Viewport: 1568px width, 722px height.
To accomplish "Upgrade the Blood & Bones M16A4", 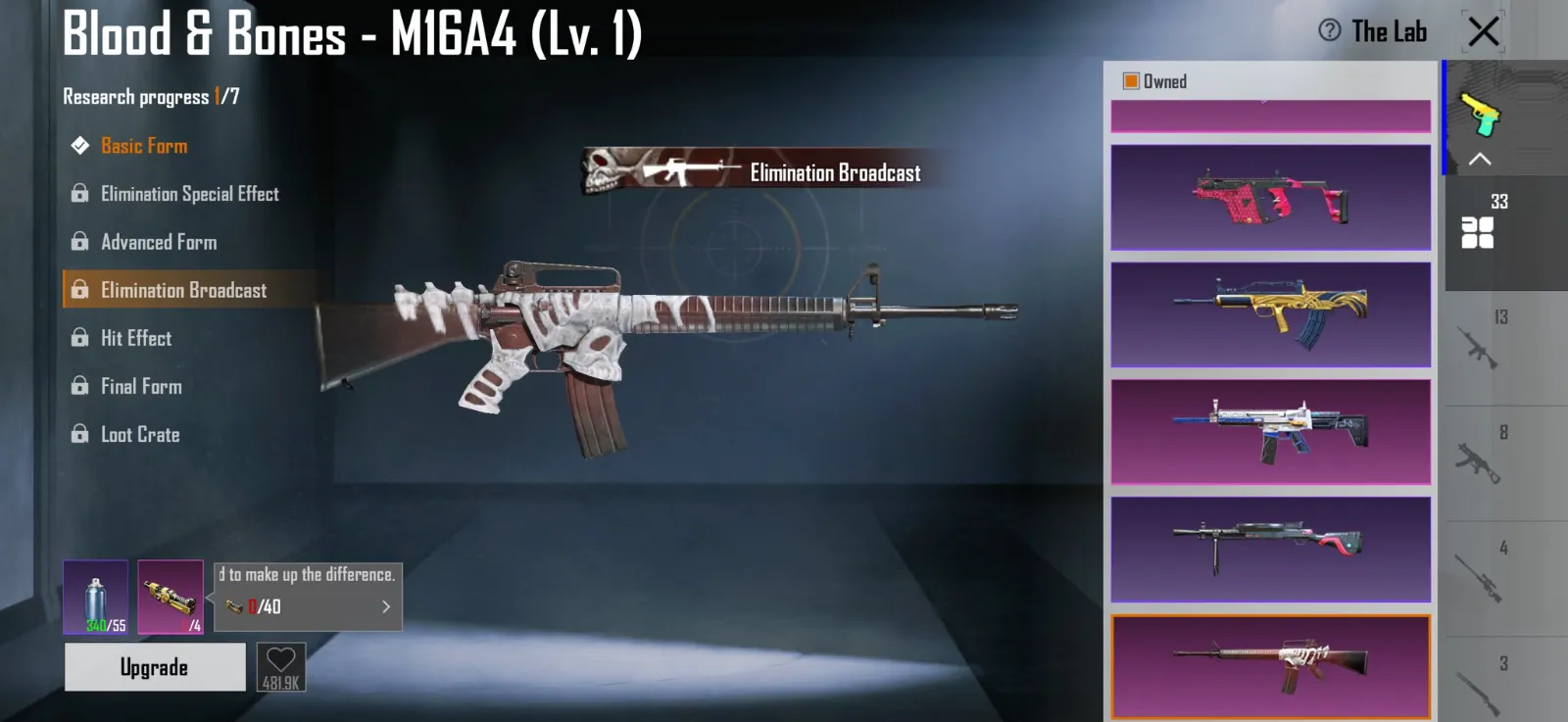I will click(155, 667).
